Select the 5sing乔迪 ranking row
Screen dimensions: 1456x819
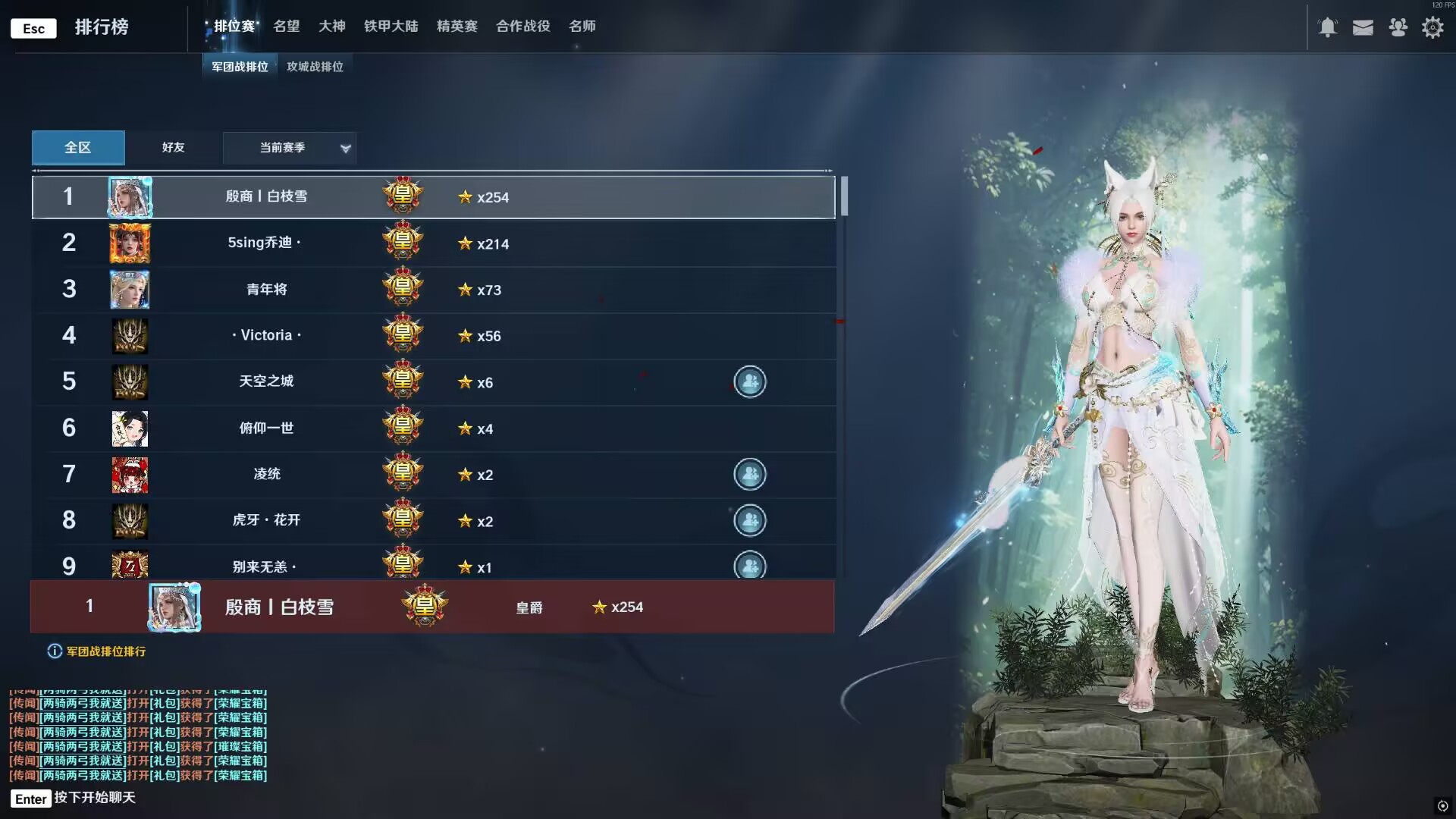pos(433,243)
